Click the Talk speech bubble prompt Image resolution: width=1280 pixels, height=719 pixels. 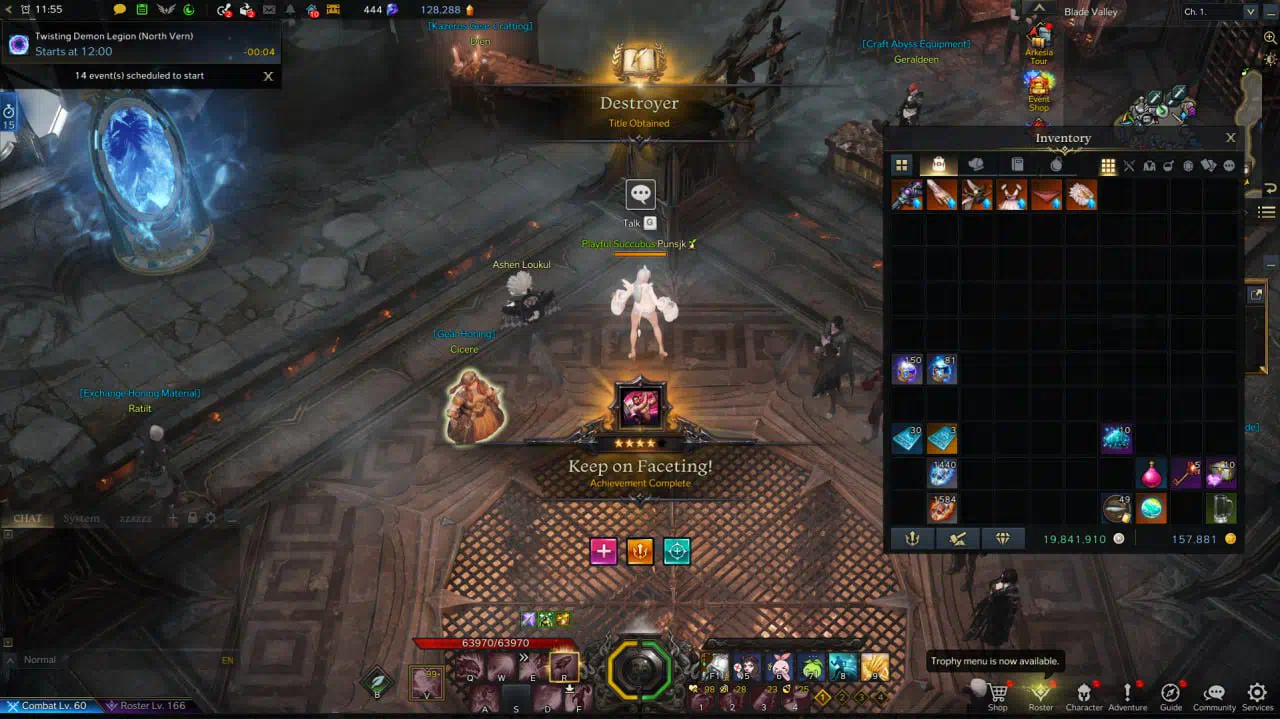tap(640, 194)
